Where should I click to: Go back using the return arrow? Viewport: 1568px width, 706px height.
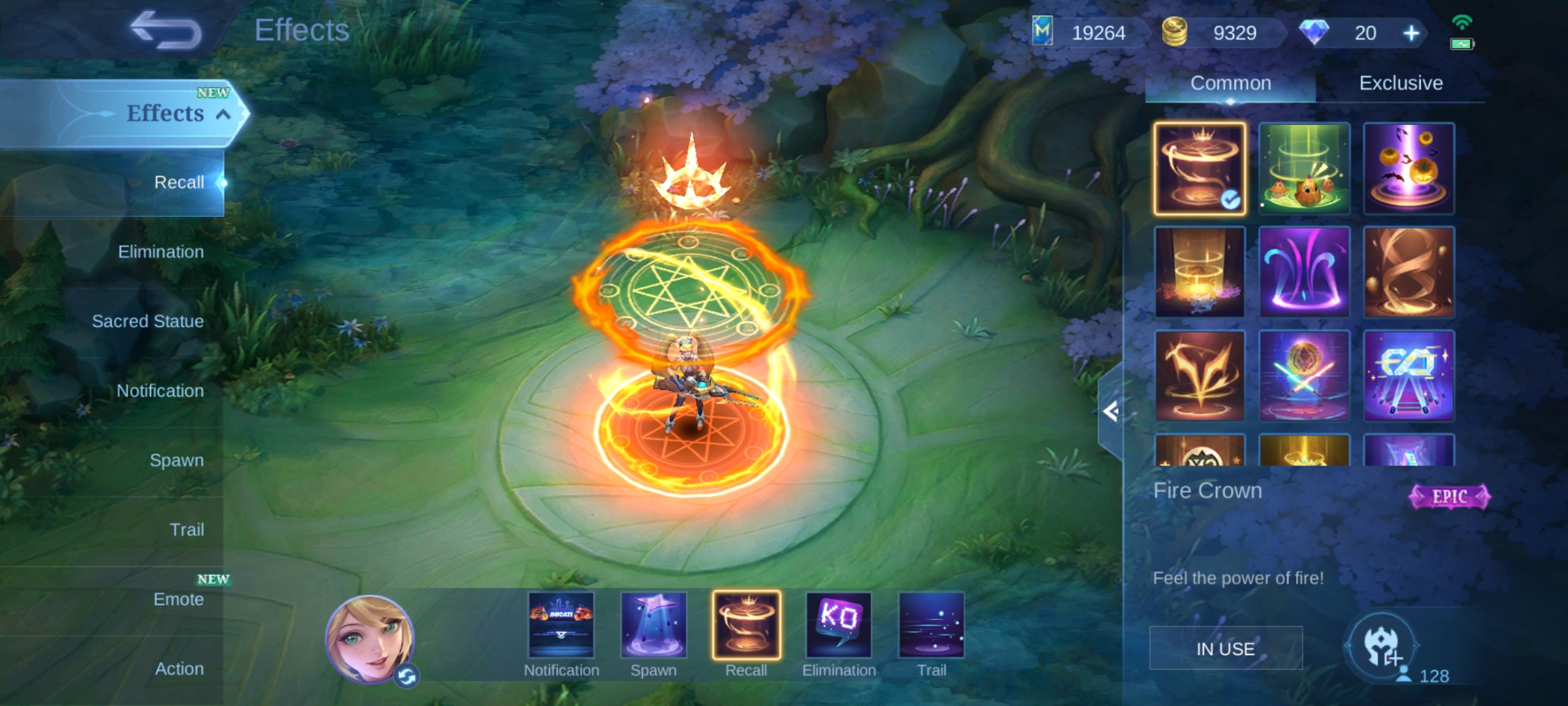click(x=166, y=30)
